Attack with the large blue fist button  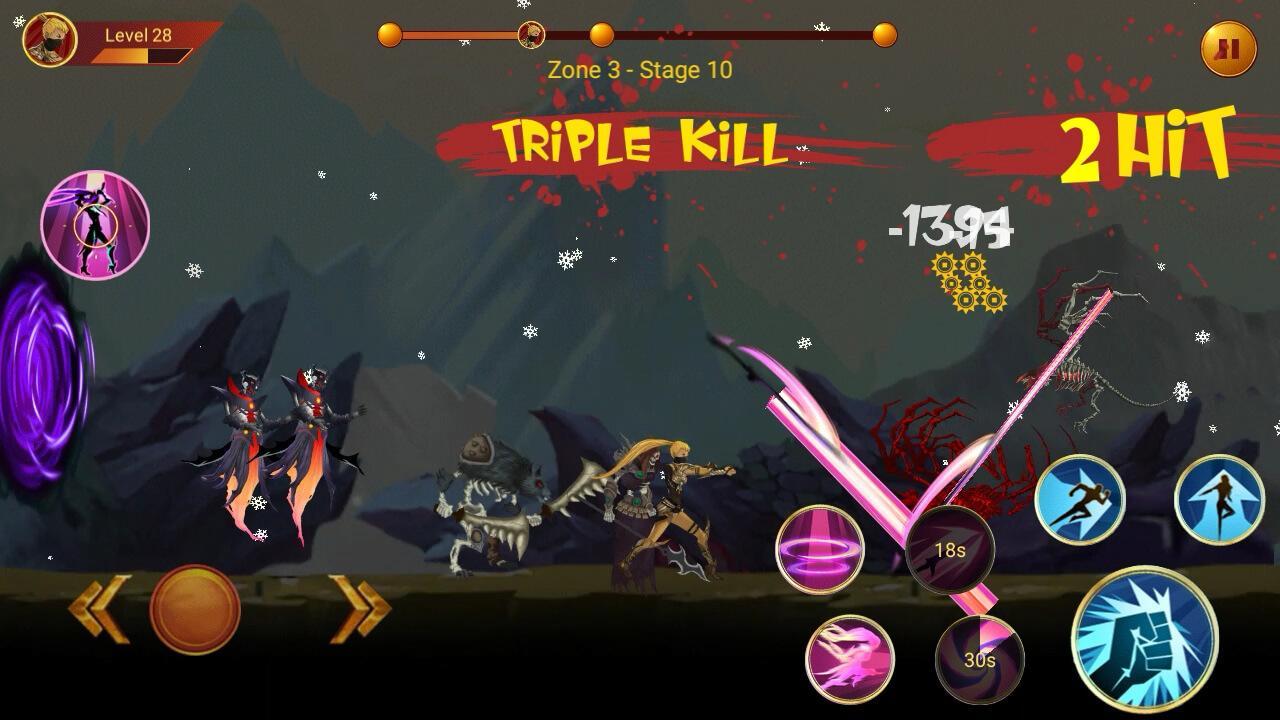point(1144,639)
